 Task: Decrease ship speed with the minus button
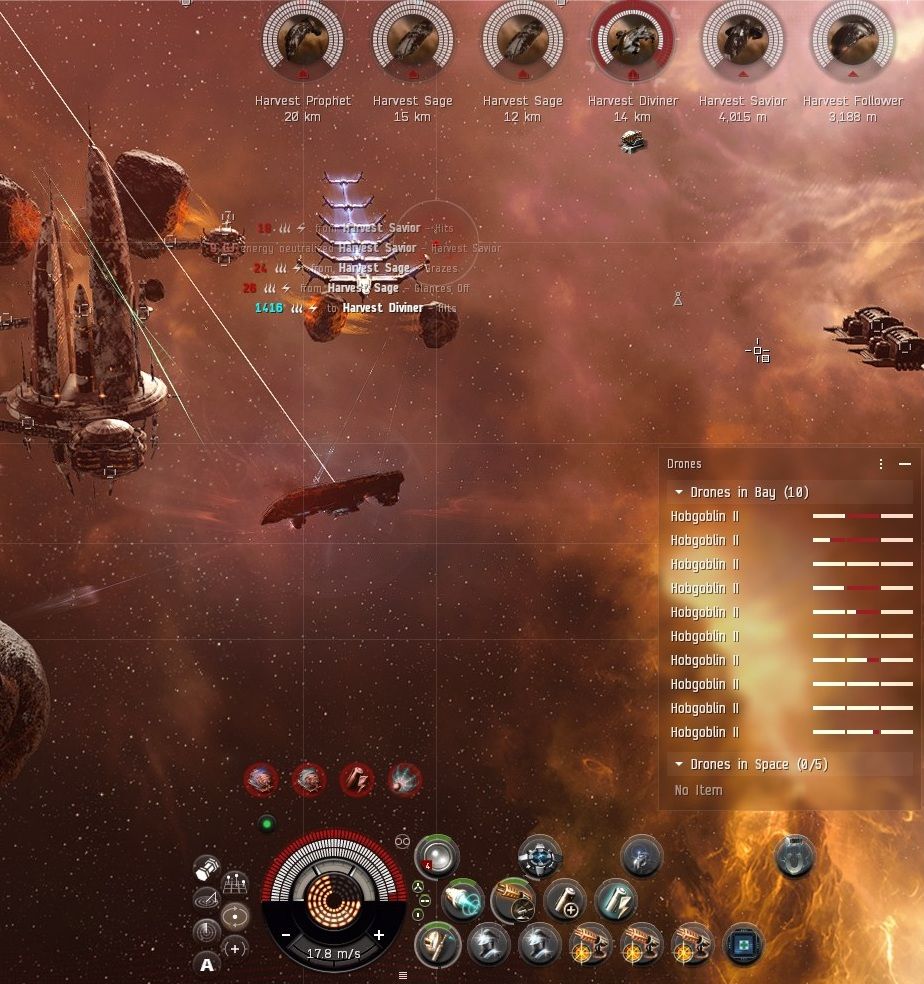(x=286, y=935)
